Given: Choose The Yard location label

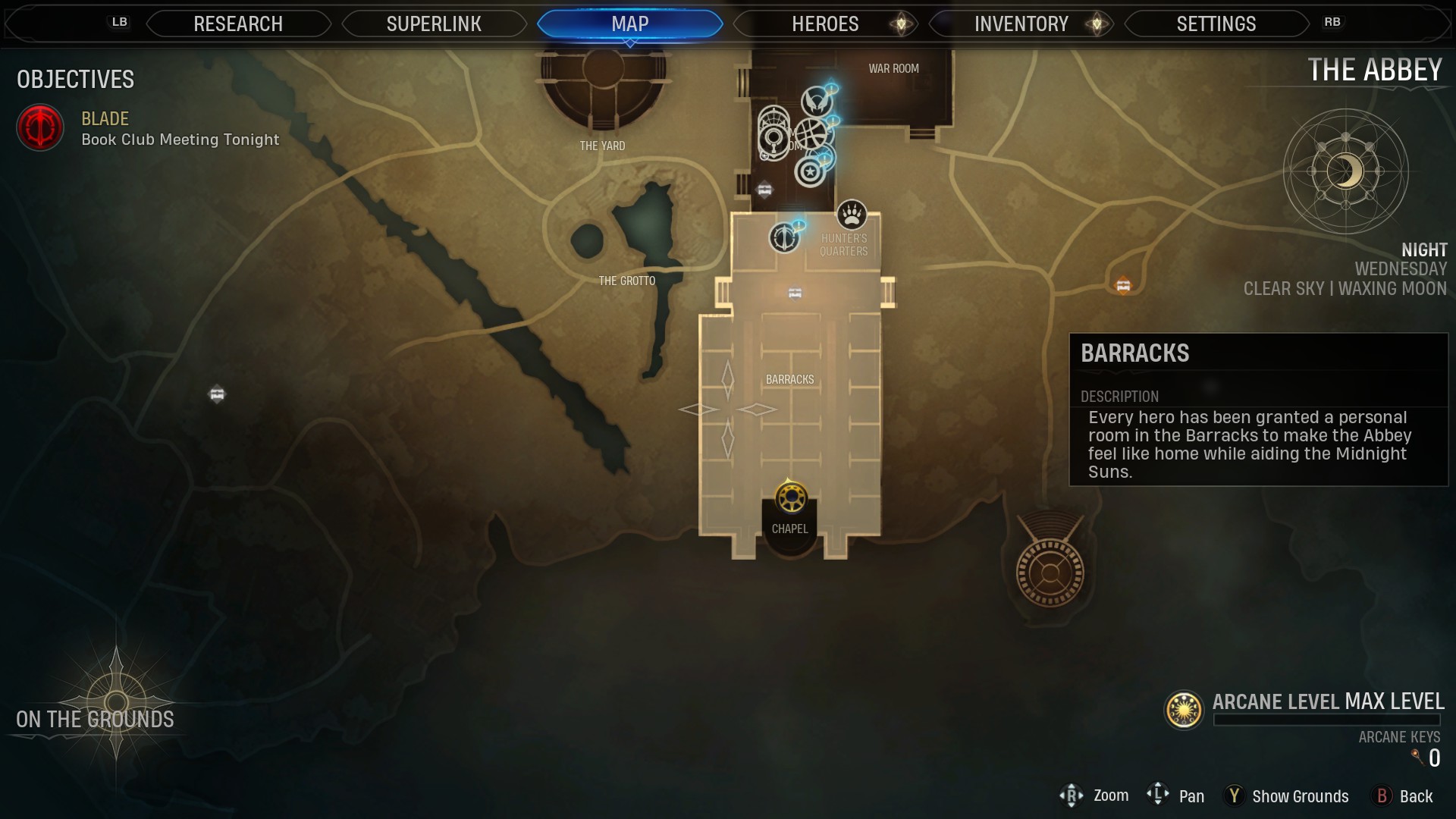Looking at the screenshot, I should 602,146.
